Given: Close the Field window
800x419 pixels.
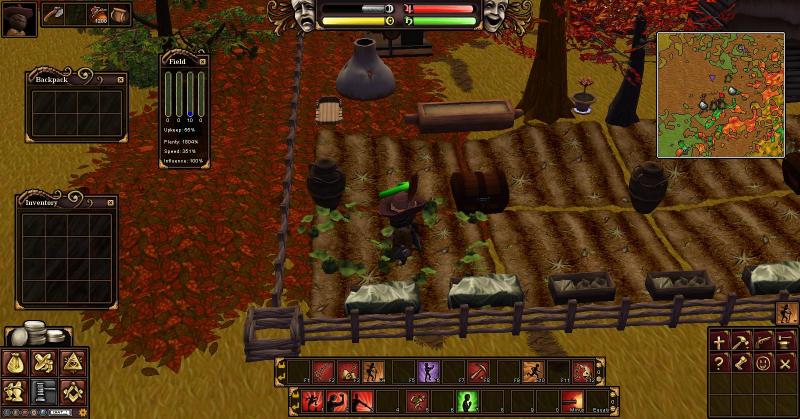Looking at the screenshot, I should pos(202,61).
